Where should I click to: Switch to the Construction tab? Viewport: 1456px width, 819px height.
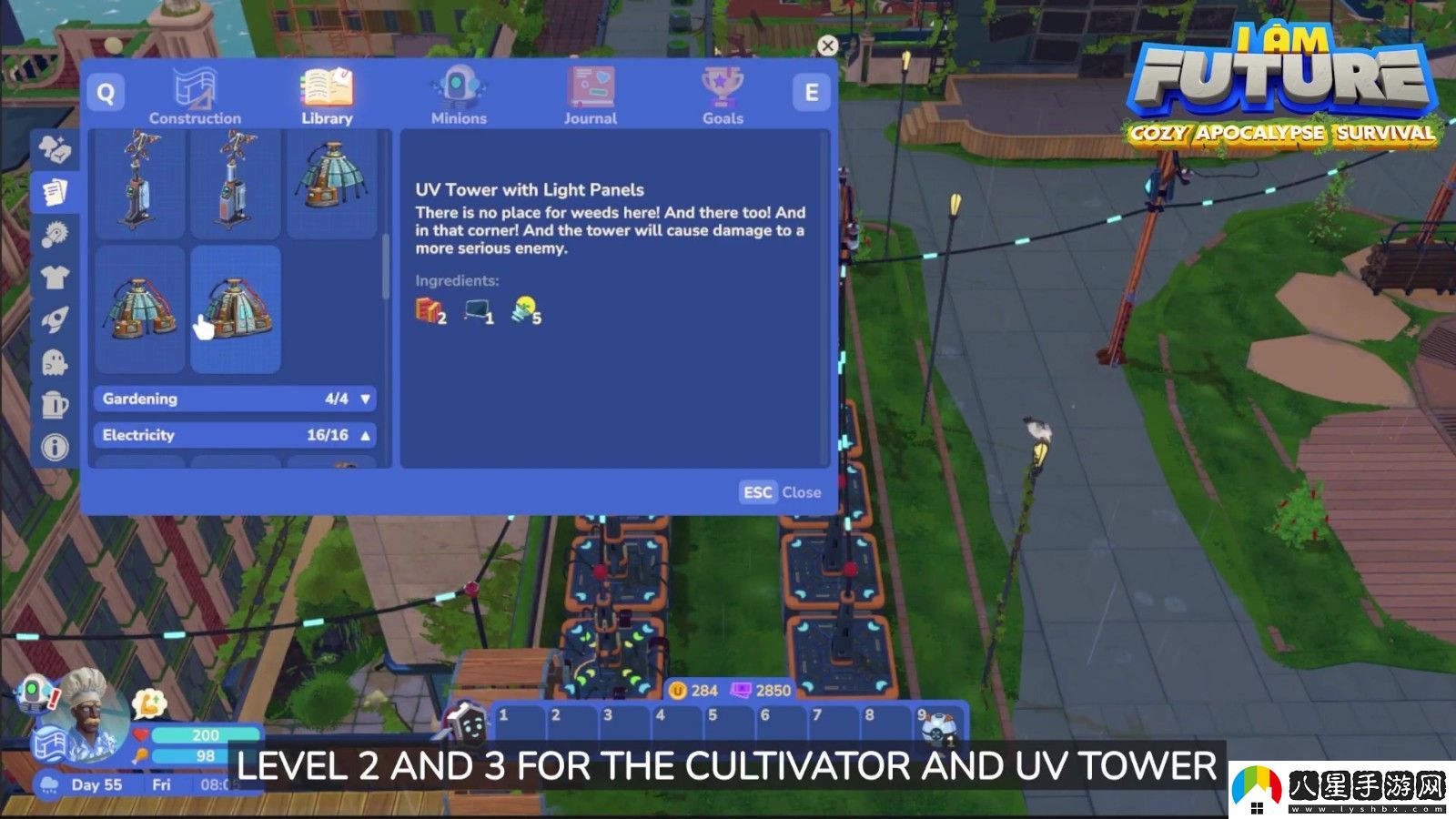tap(195, 96)
